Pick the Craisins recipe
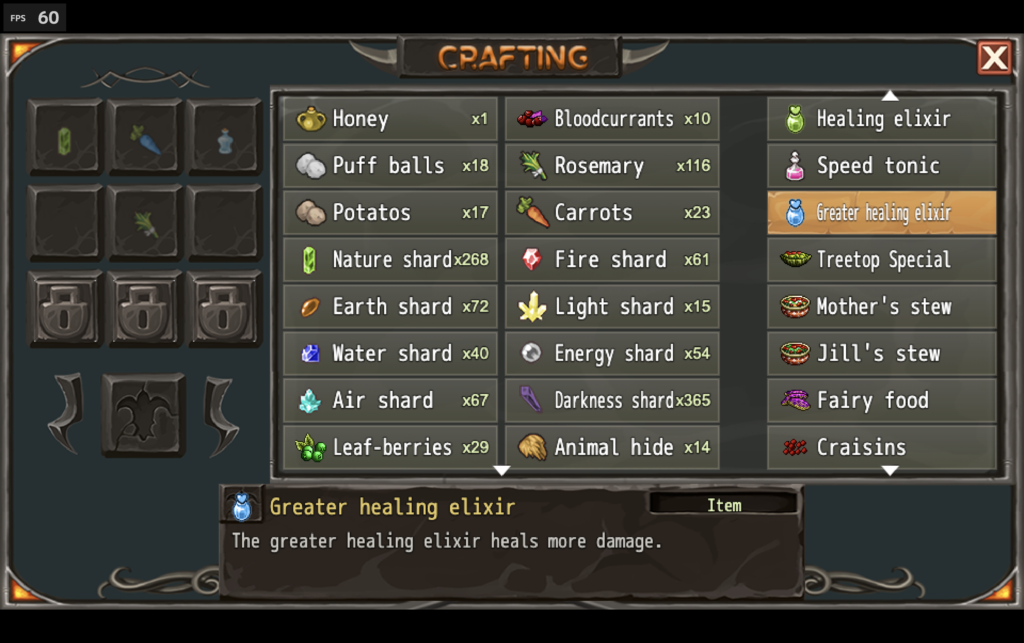1024x643 pixels. coord(882,448)
